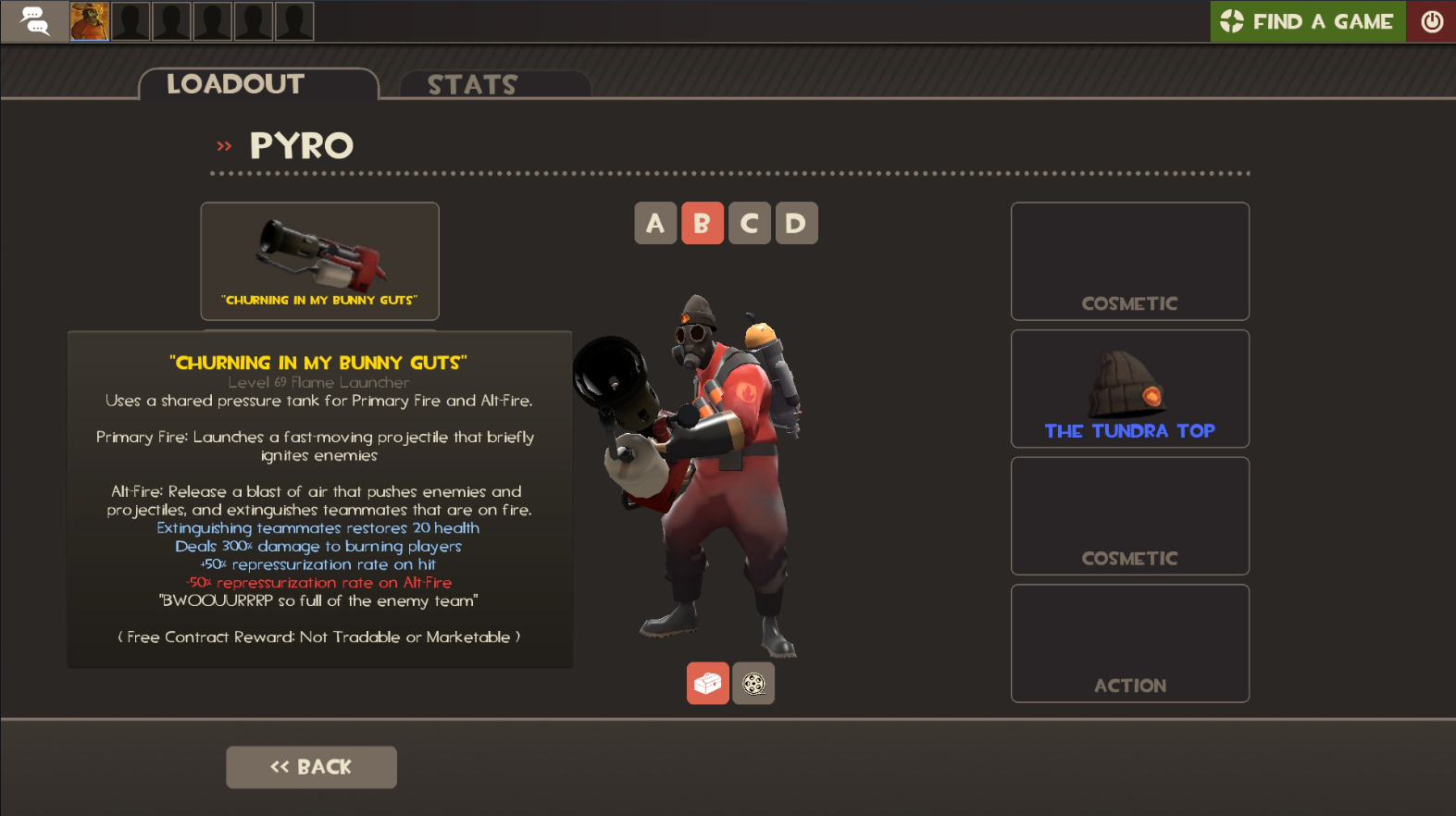This screenshot has height=816, width=1456.
Task: Choose loadout preset D
Action: tap(796, 223)
